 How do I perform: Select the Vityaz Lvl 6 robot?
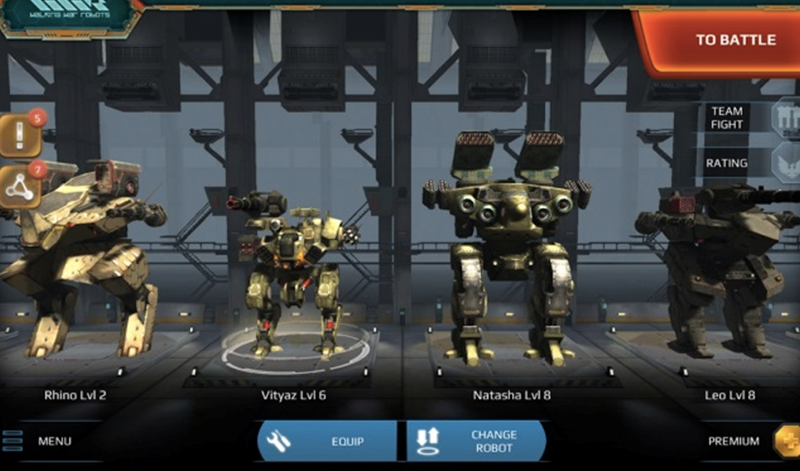(x=293, y=270)
